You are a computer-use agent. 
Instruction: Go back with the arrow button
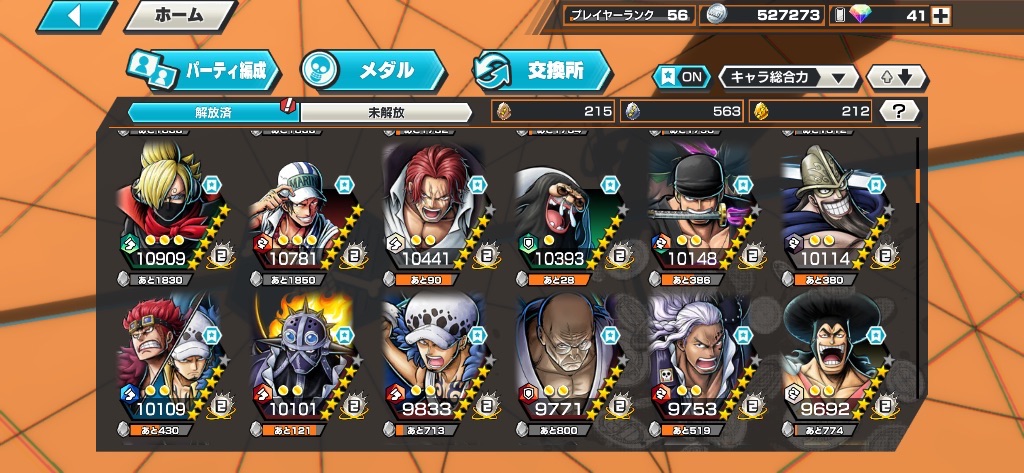click(74, 16)
